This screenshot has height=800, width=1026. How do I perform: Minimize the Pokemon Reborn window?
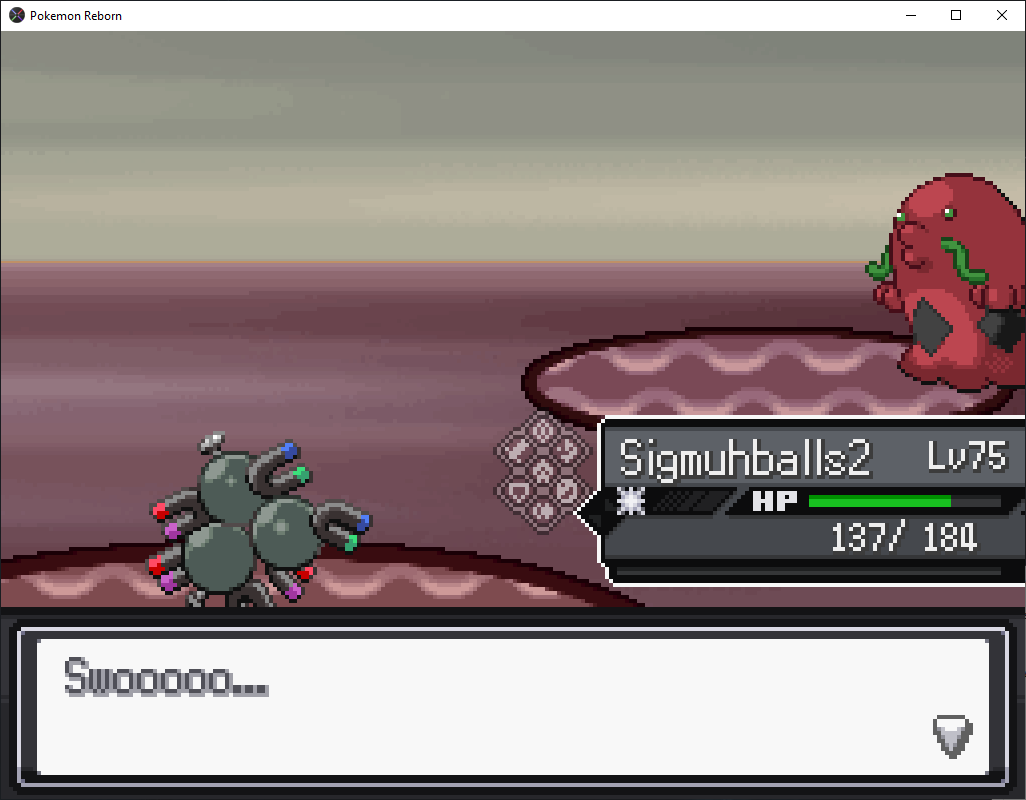pyautogui.click(x=910, y=15)
